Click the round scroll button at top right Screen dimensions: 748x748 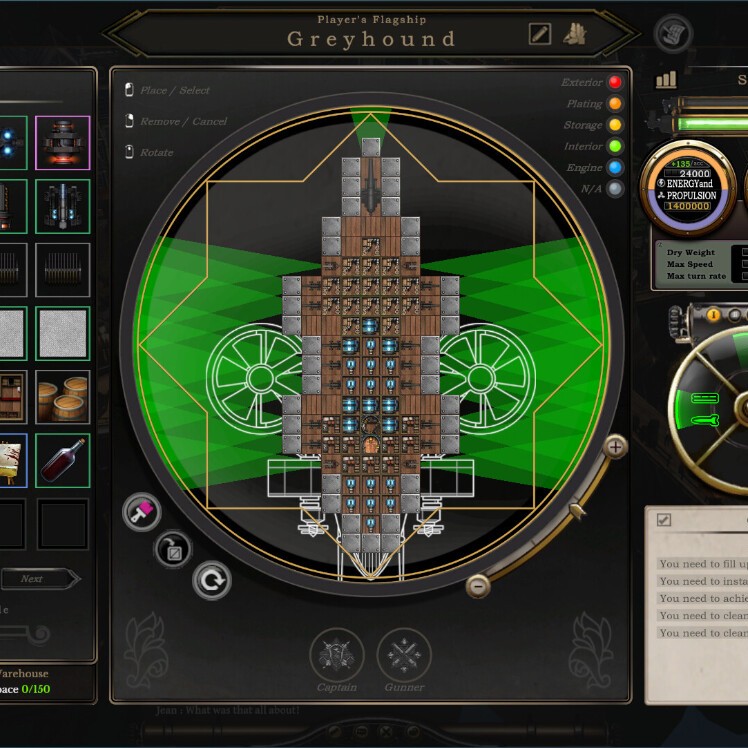(x=673, y=34)
